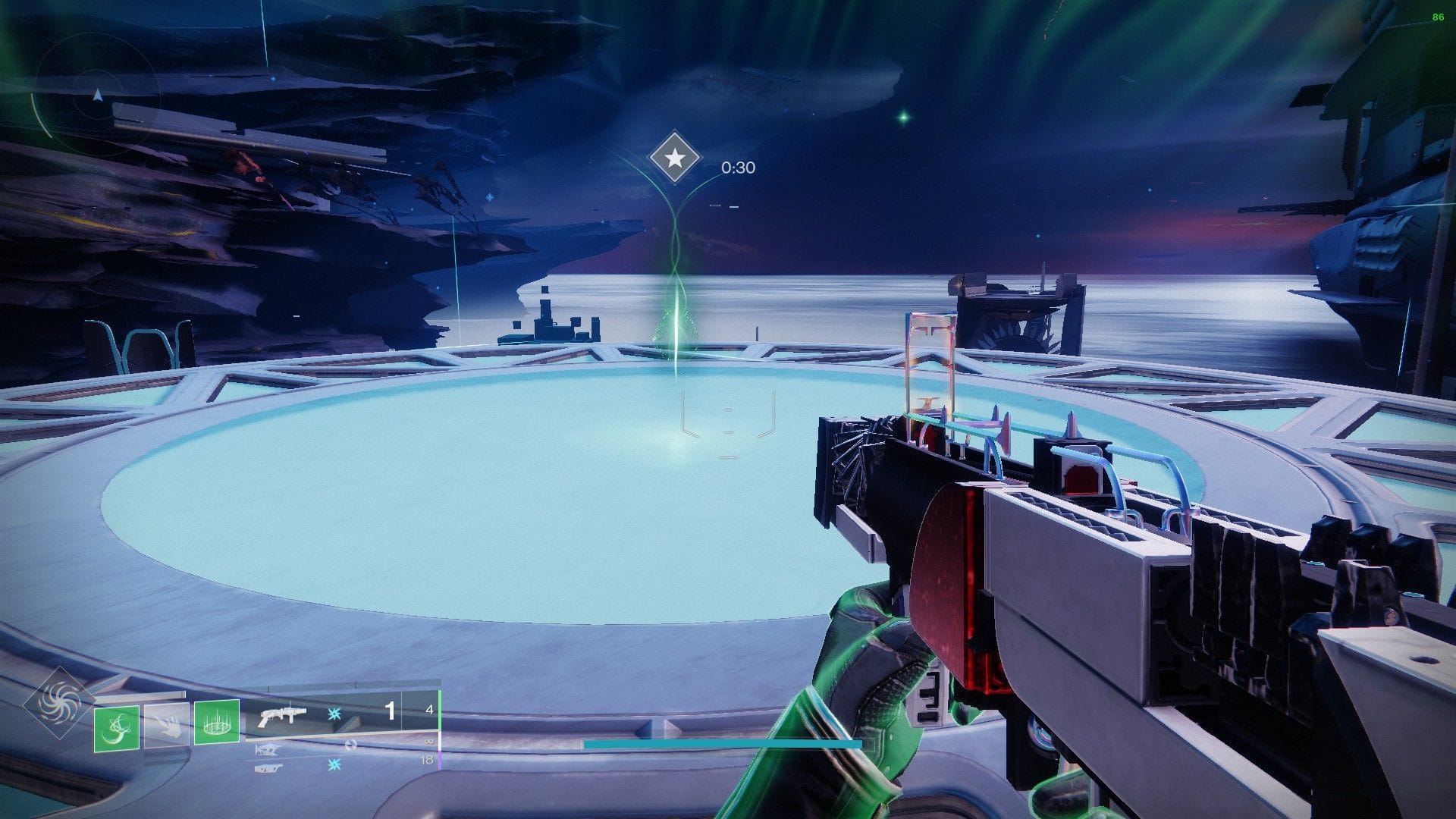This screenshot has height=819, width=1456.
Task: Select the melee ability hand icon
Action: [x=167, y=726]
